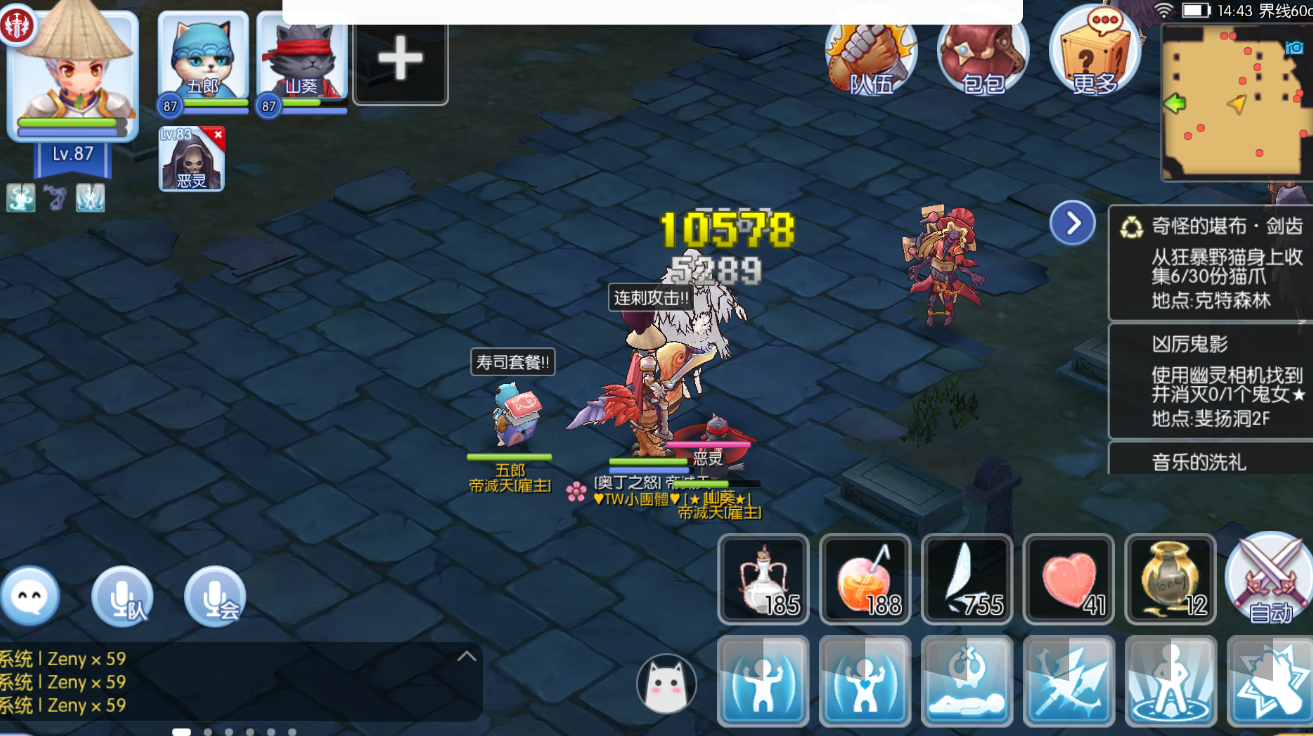Collapse the quest tracker with the blue arrow

[x=1072, y=223]
